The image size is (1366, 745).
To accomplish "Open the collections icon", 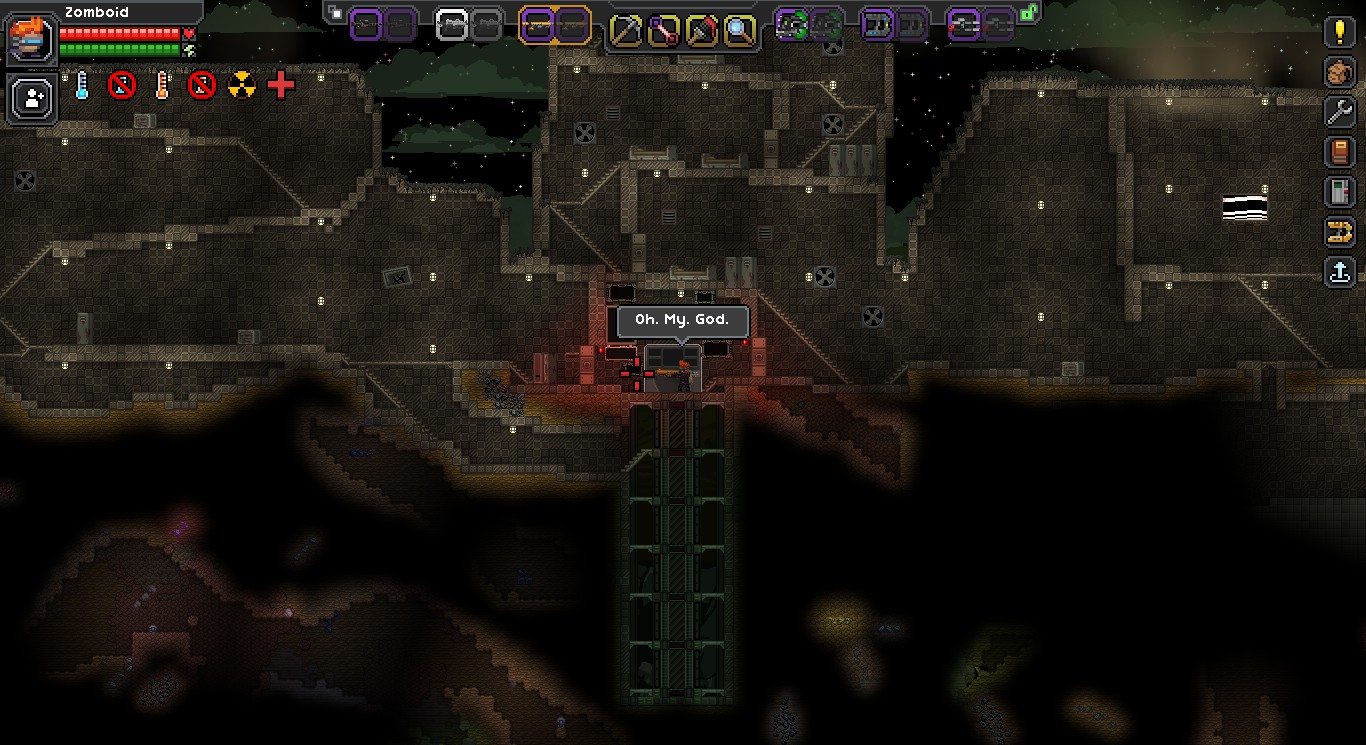I will point(1340,232).
